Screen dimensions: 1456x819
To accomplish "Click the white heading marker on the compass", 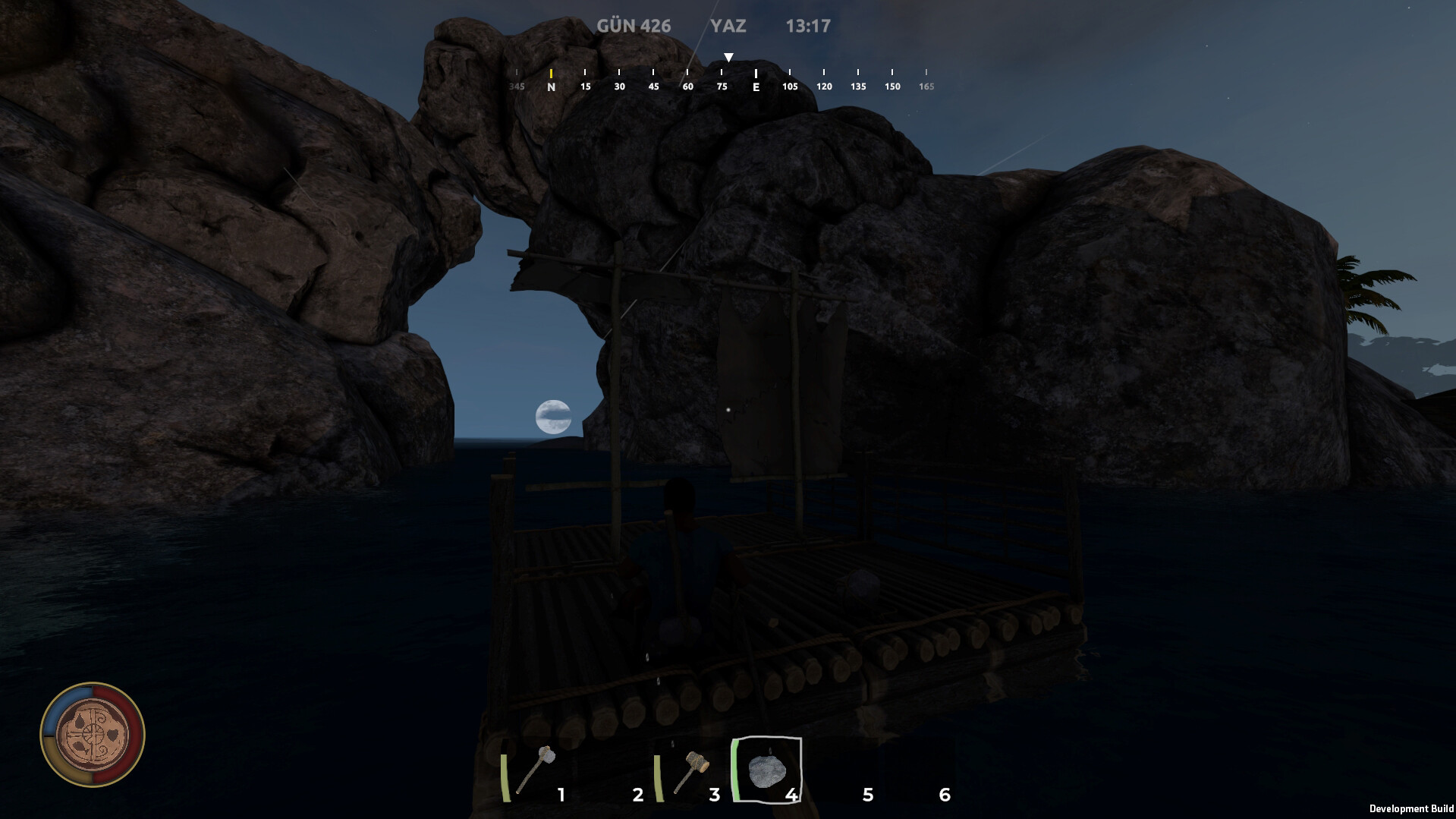I will click(x=728, y=56).
